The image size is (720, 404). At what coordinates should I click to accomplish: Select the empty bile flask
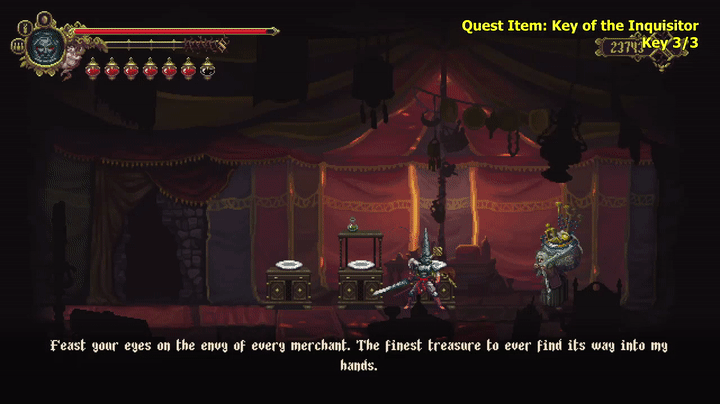tap(207, 68)
